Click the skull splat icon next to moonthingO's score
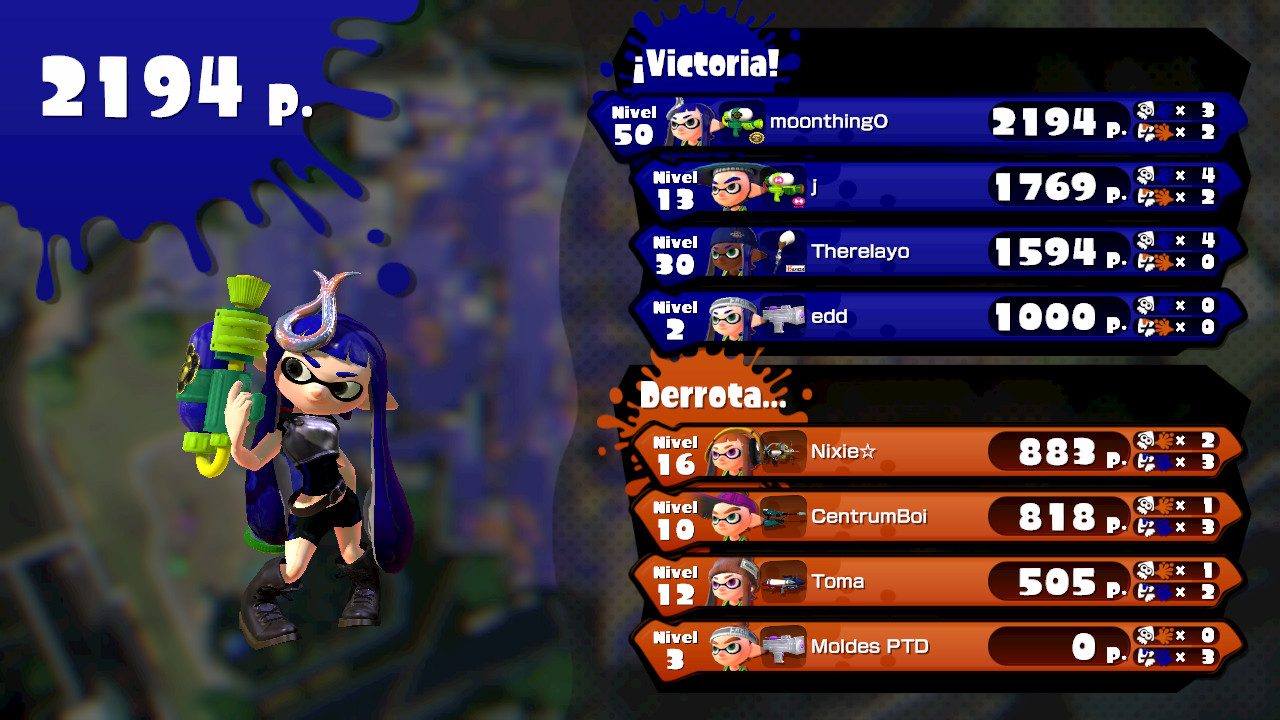The width and height of the screenshot is (1280, 720). pos(1147,110)
